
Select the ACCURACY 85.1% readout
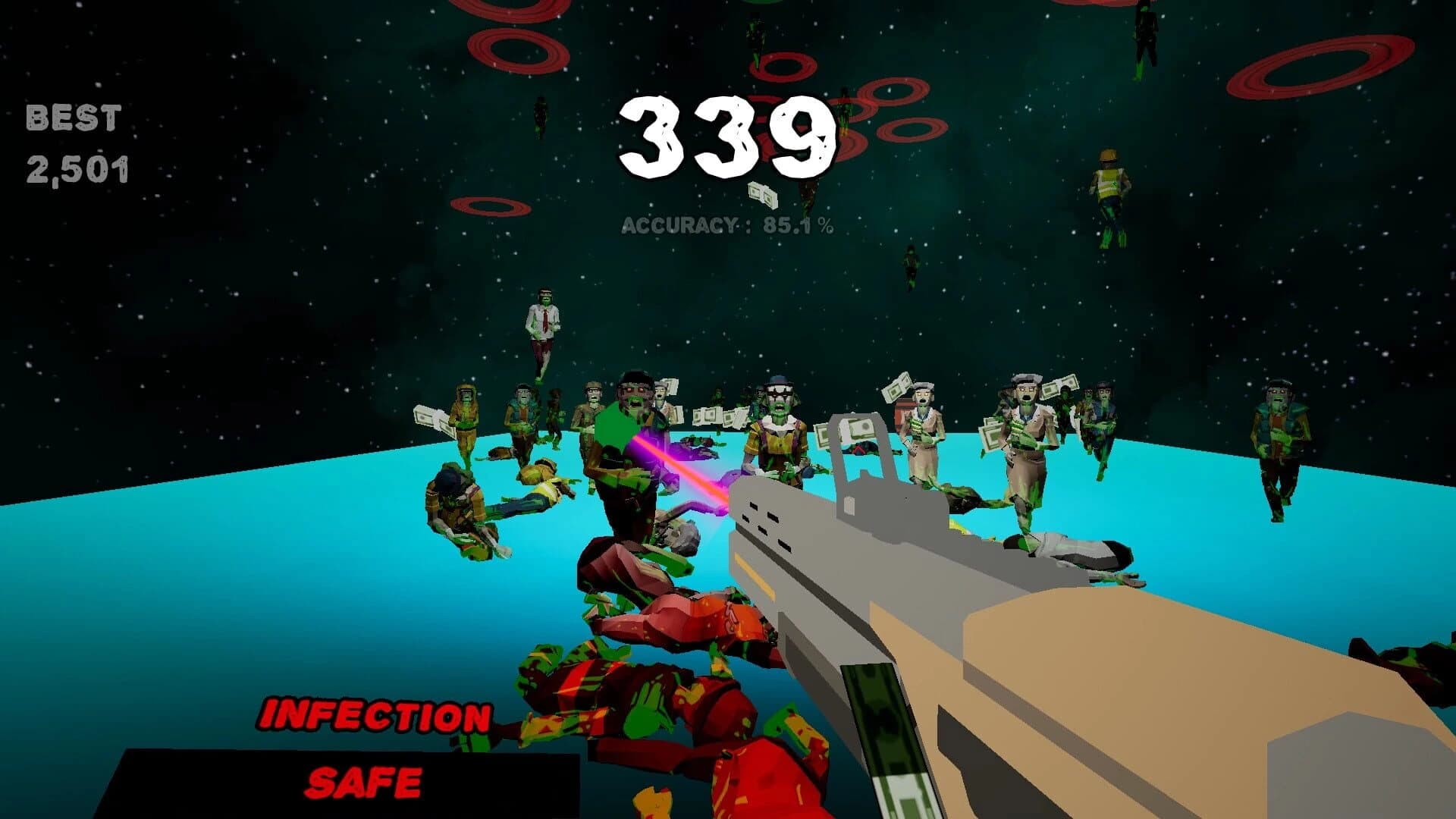(728, 225)
